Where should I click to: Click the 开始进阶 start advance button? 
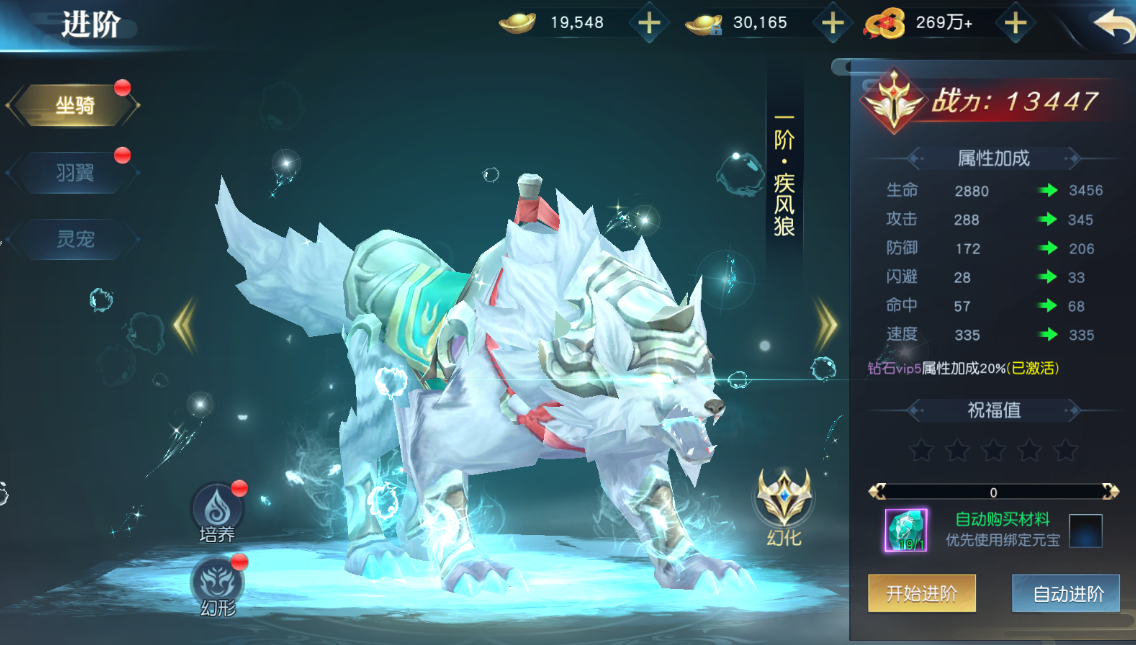[921, 594]
